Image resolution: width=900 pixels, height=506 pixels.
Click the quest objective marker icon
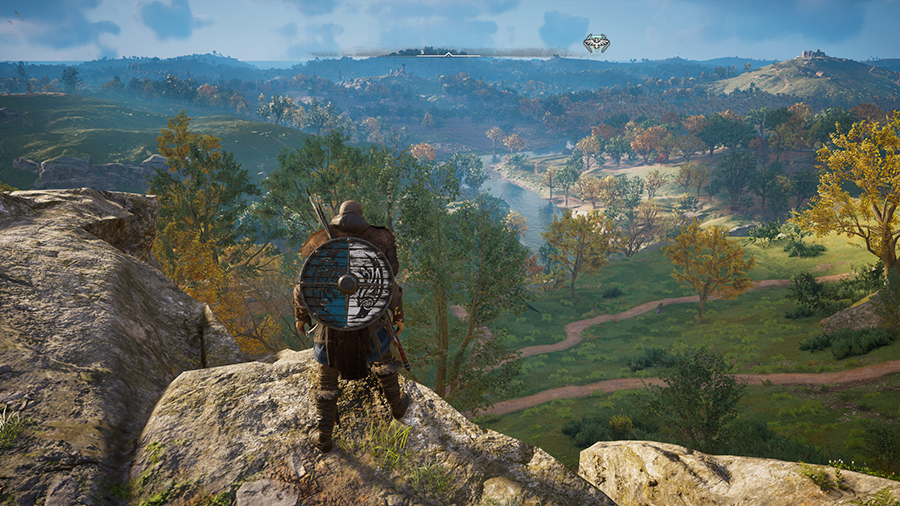tap(596, 43)
